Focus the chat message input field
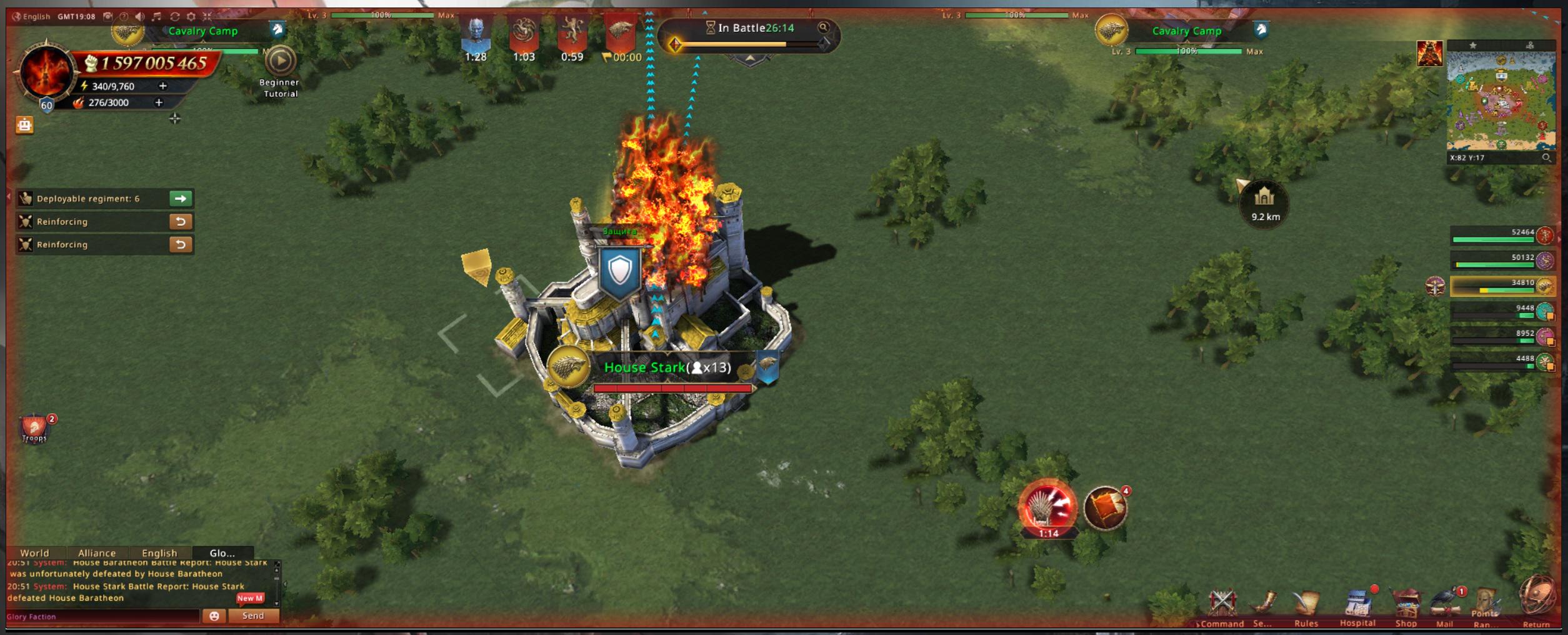1568x635 pixels. pos(103,616)
